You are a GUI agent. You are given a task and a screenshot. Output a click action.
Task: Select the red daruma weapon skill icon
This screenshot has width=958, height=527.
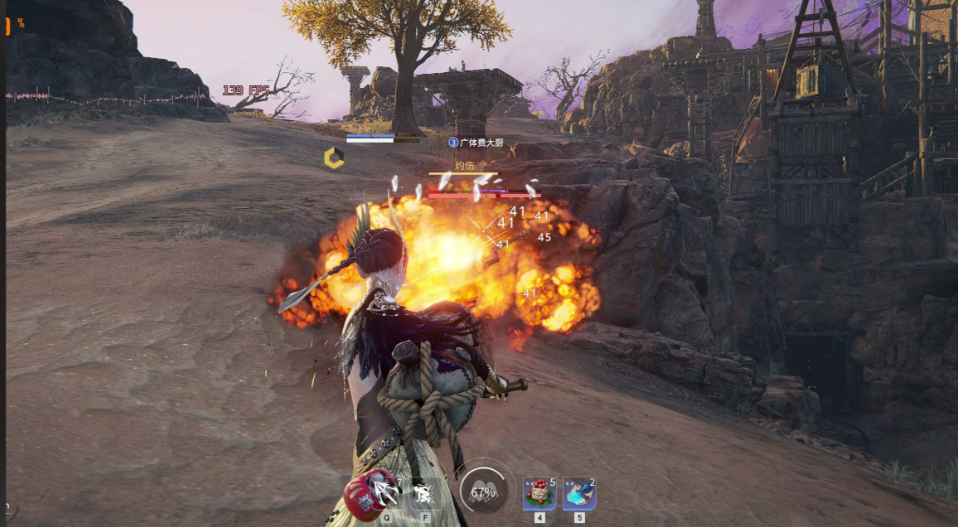pyautogui.click(x=367, y=493)
